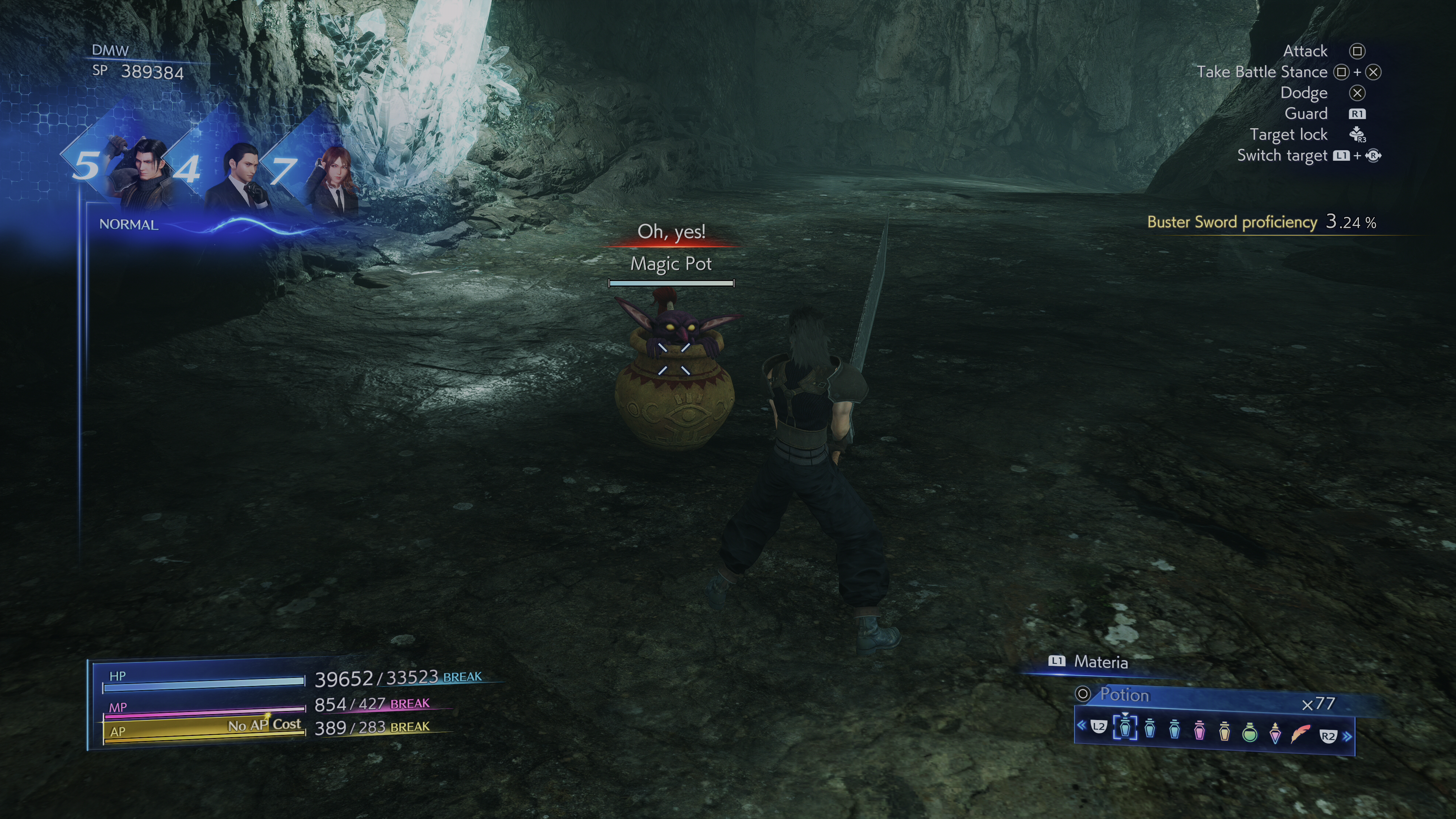
Task: Select the Phoenix Down feather item
Action: [x=1301, y=733]
